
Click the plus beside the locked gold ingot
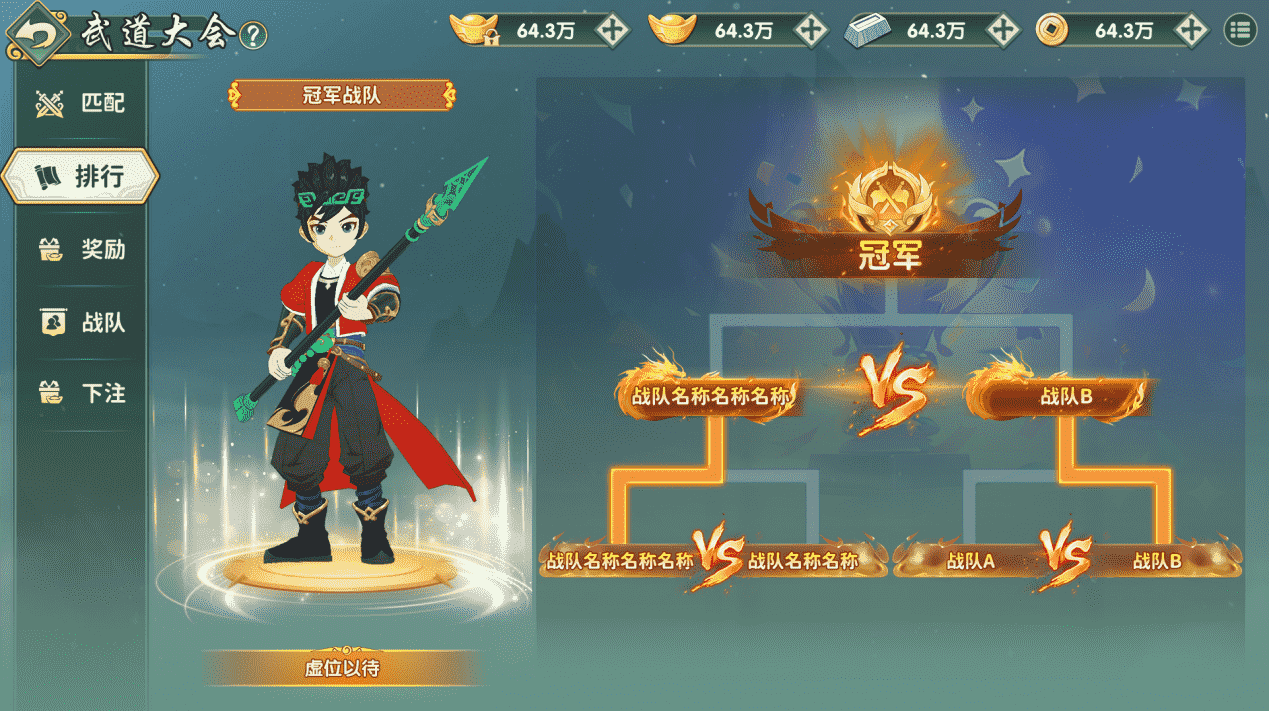612,31
